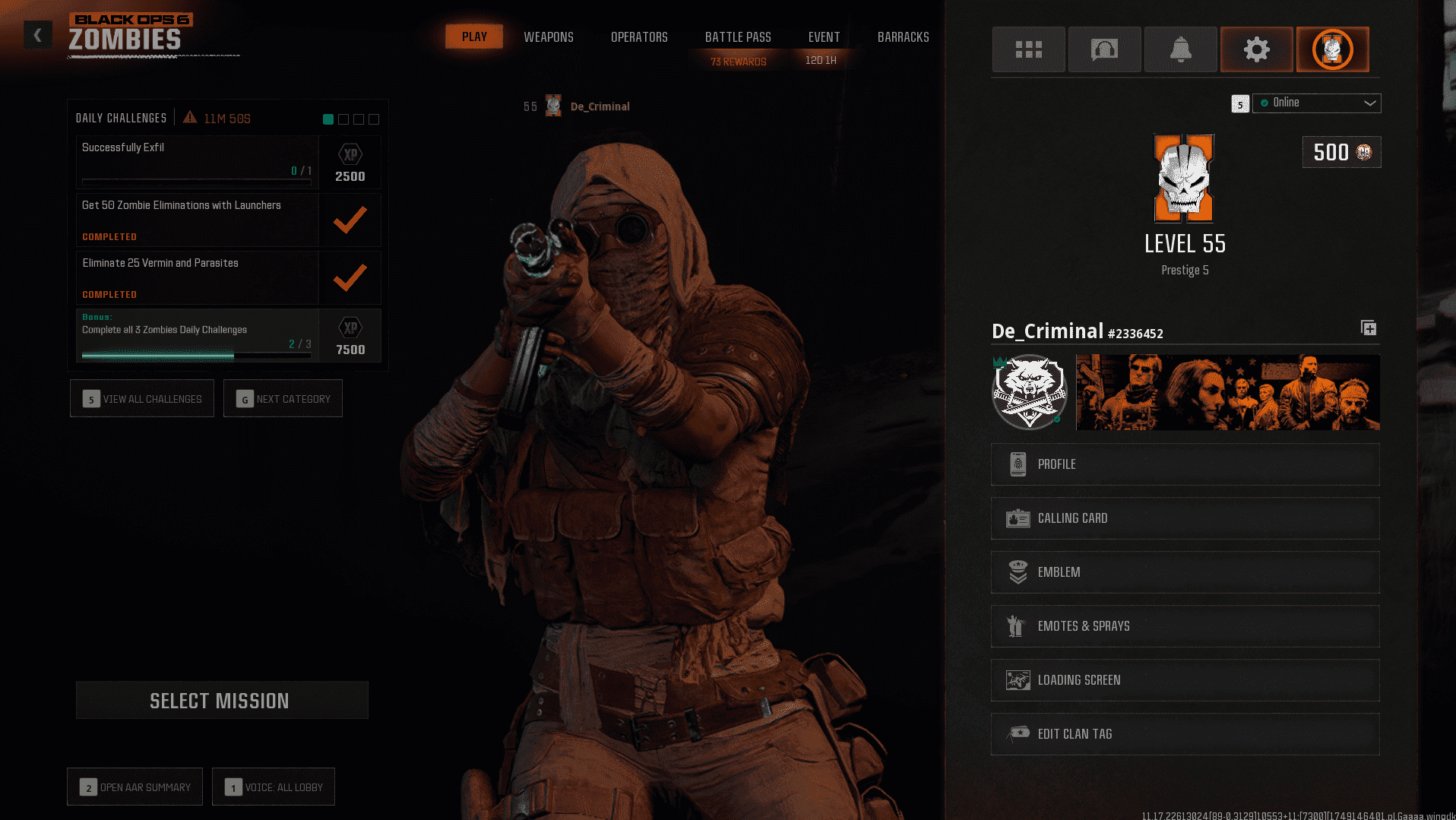Click the bonus challenges progress bar
1456x820 pixels.
click(x=195, y=356)
